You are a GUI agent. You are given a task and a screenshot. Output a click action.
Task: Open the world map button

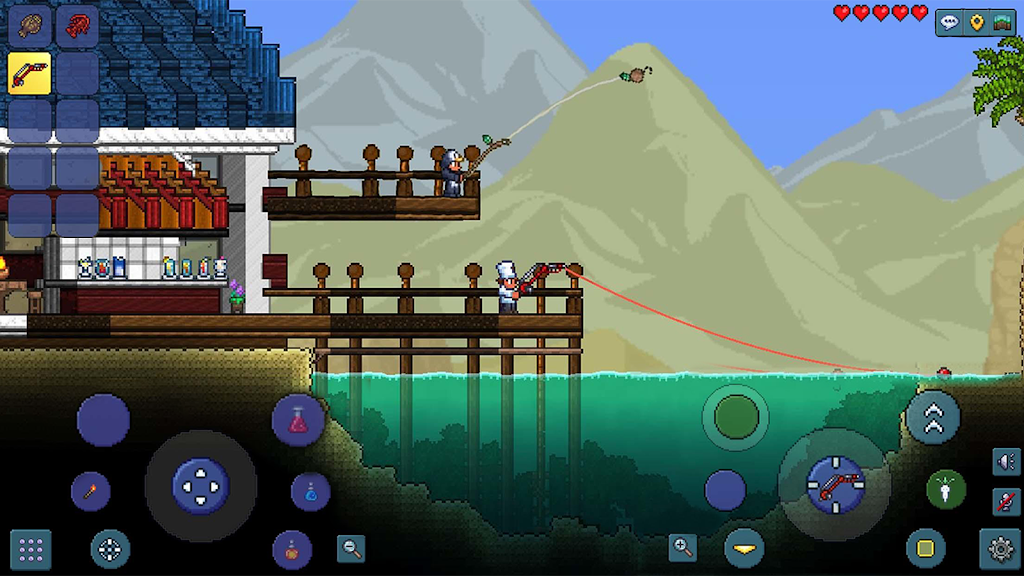(x=1002, y=23)
